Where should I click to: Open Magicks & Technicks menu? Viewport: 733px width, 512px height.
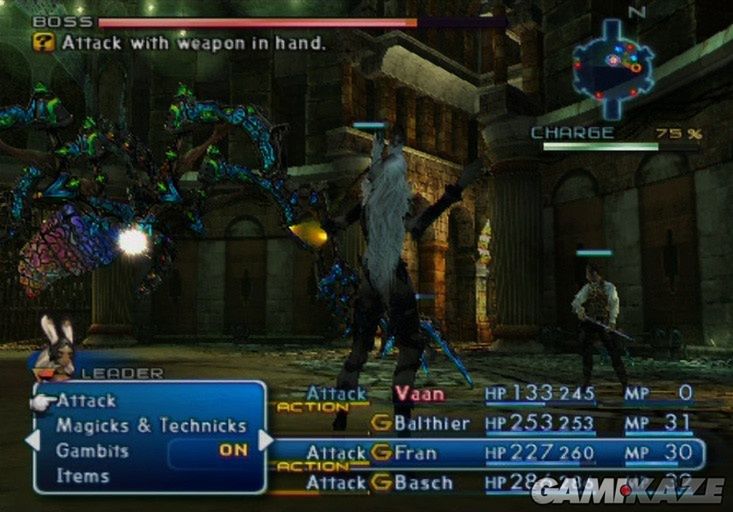coord(150,426)
